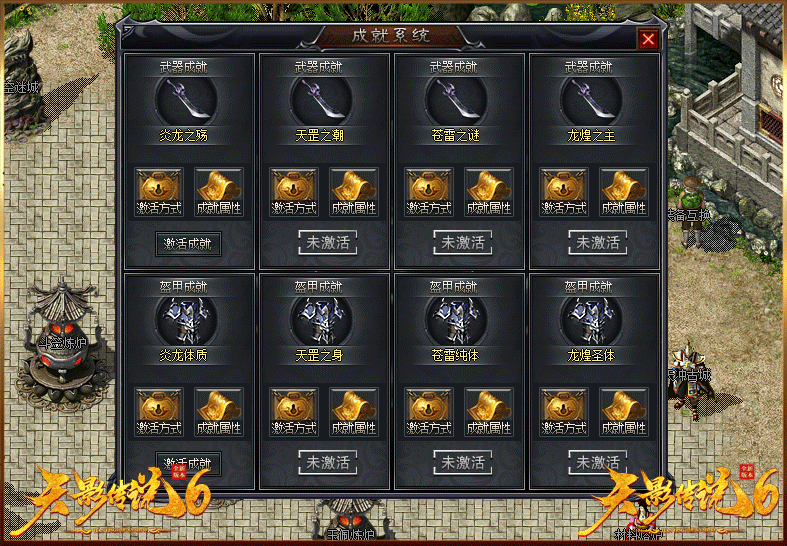Click the 未激活 button under 苍雷之谜

462,242
